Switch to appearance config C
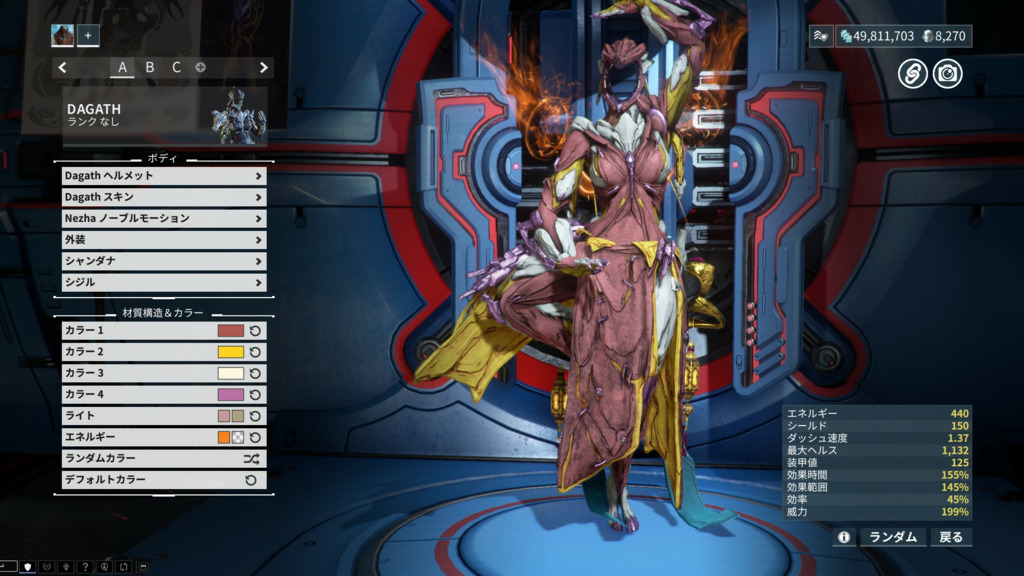 point(176,68)
